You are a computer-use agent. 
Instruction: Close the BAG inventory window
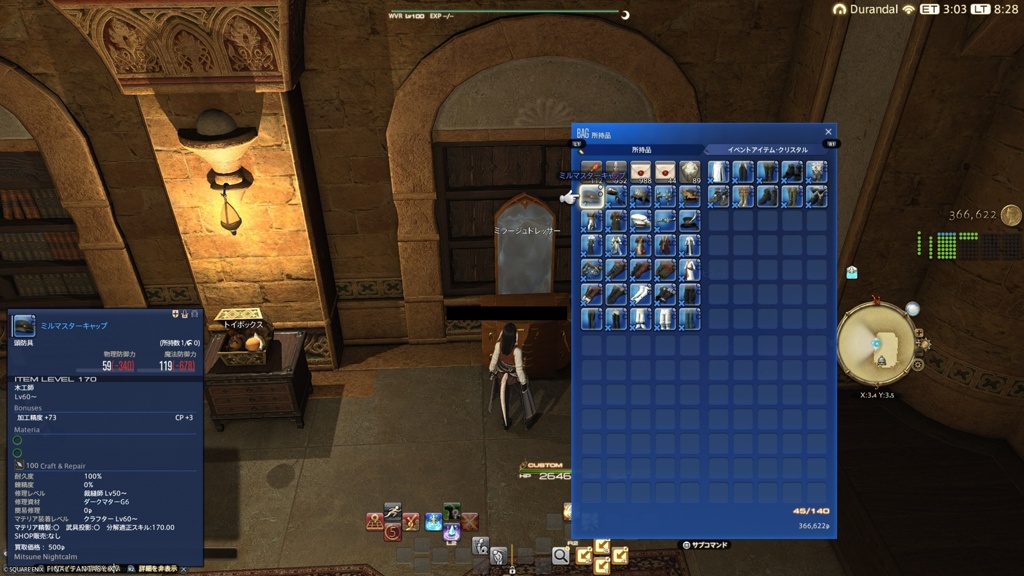click(828, 132)
